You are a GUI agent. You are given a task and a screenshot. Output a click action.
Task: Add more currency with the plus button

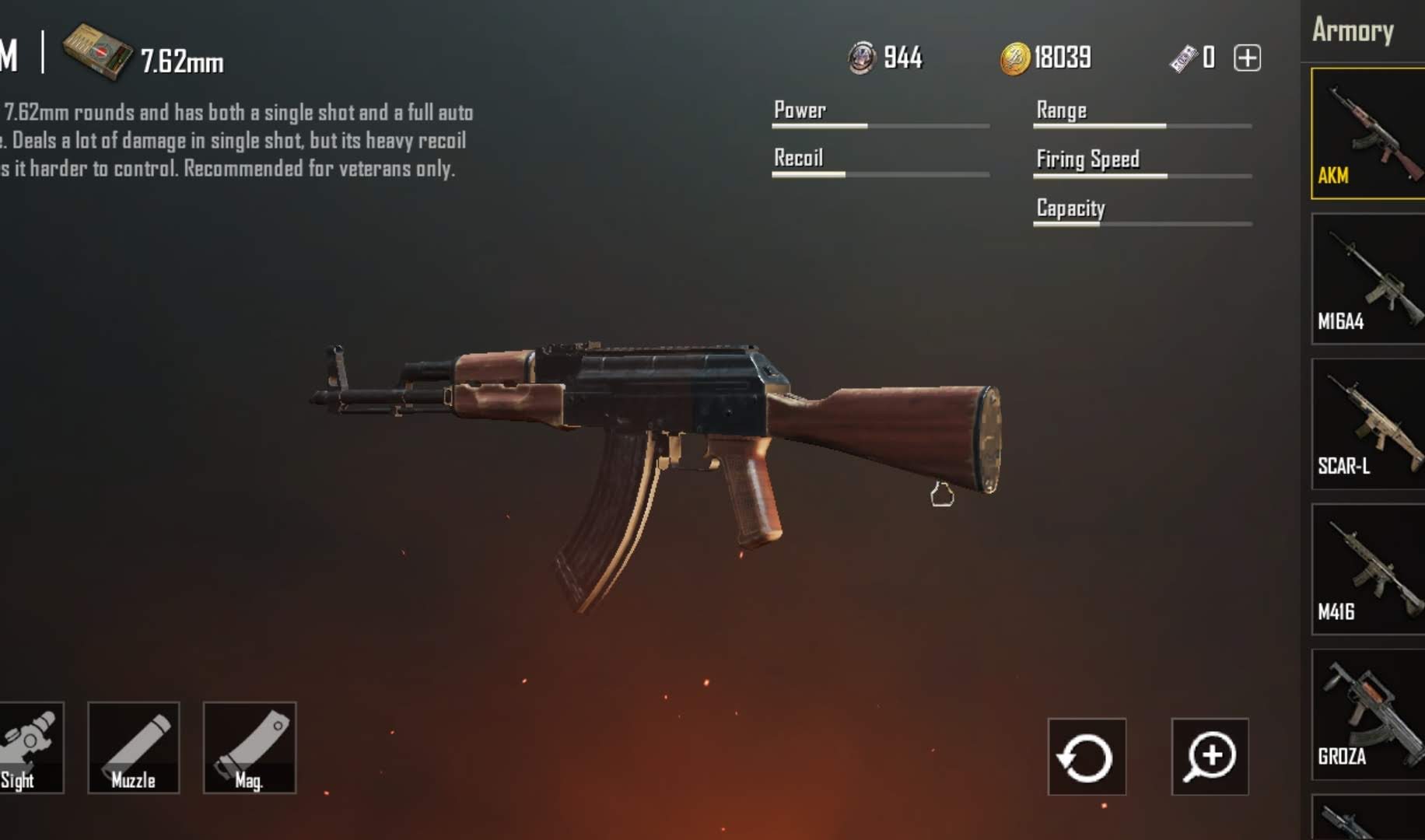click(x=1247, y=58)
